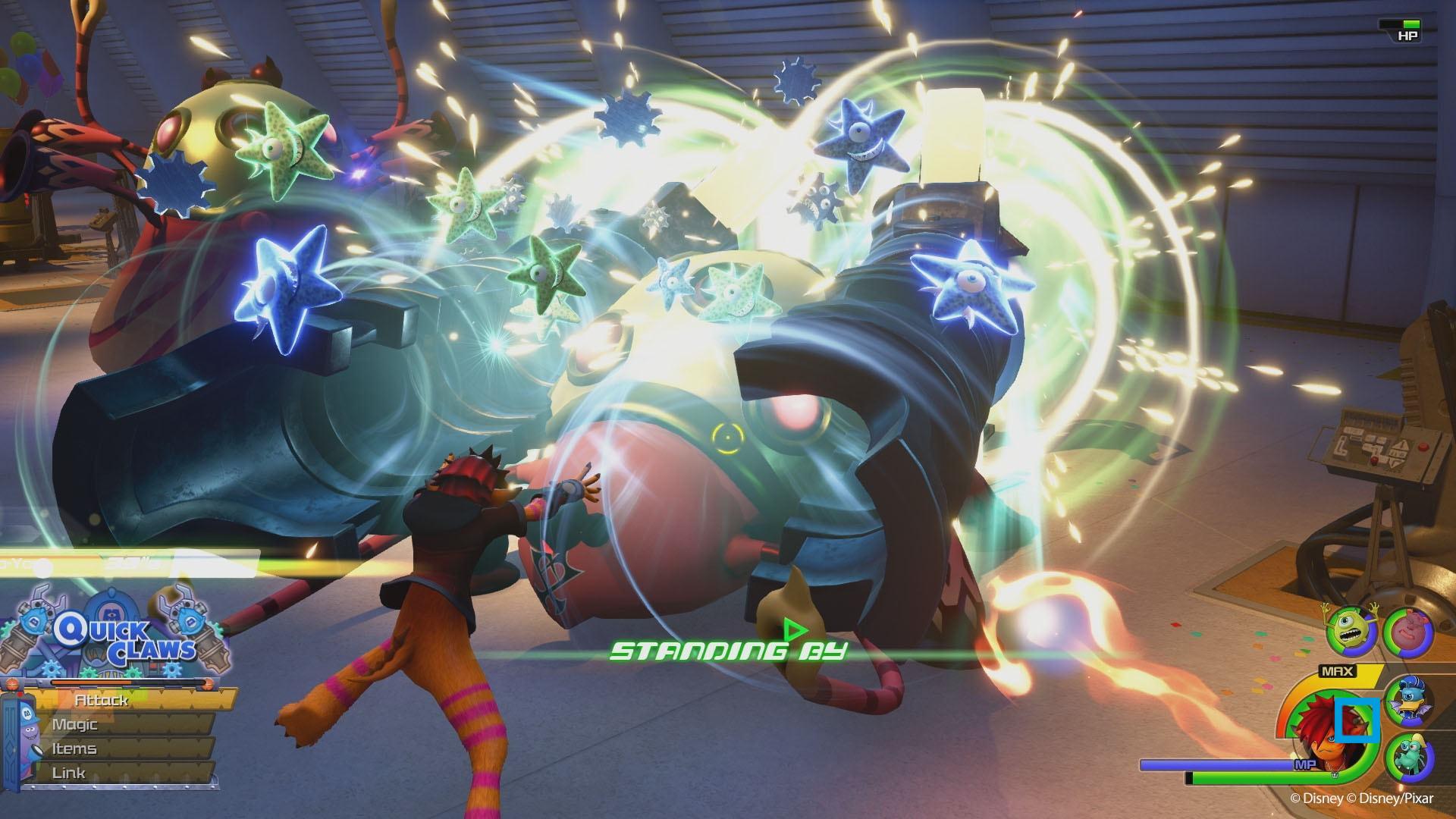This screenshot has height=819, width=1456.
Task: Expand the Link command submenu
Action: pyautogui.click(x=69, y=771)
